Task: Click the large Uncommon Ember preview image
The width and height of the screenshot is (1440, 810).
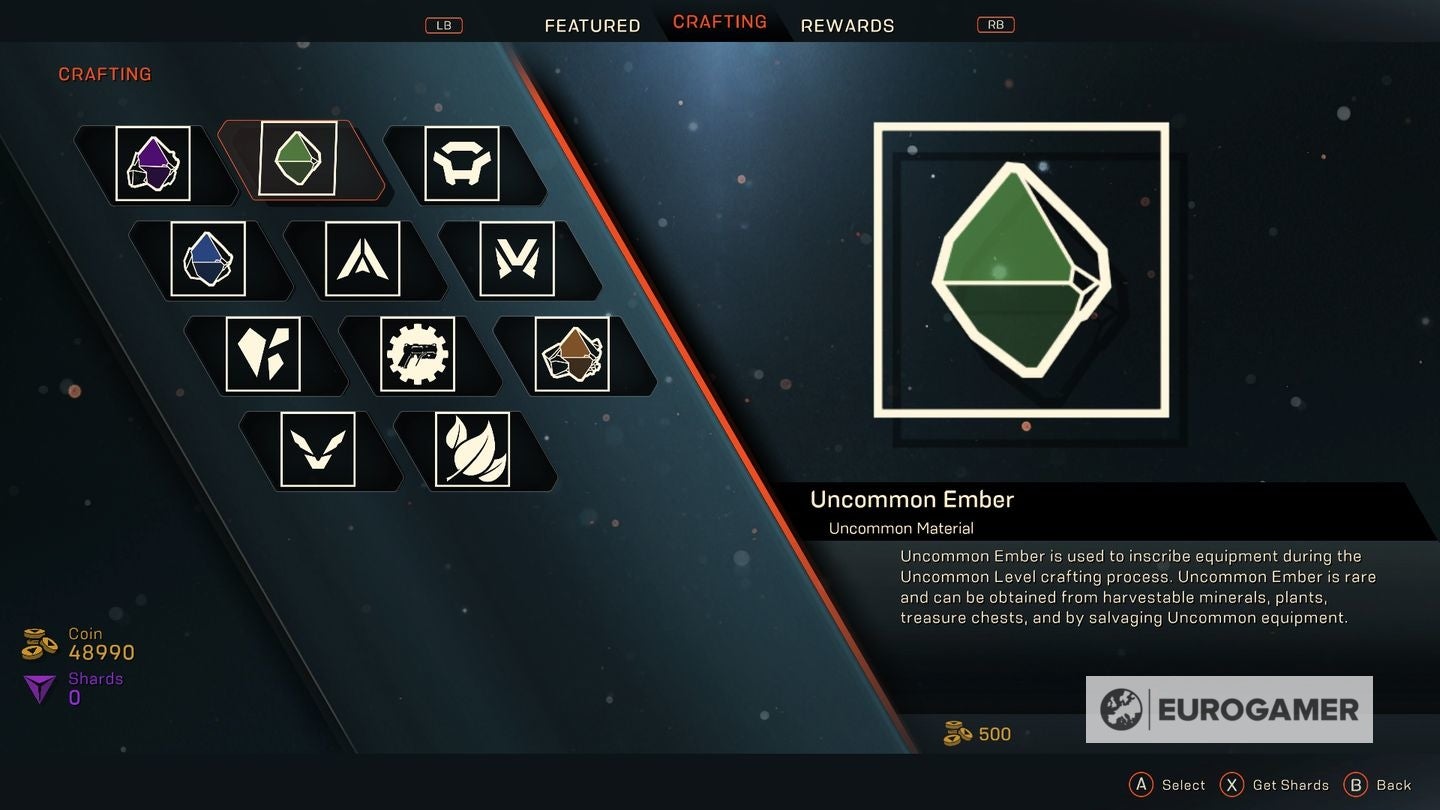Action: tap(1021, 269)
